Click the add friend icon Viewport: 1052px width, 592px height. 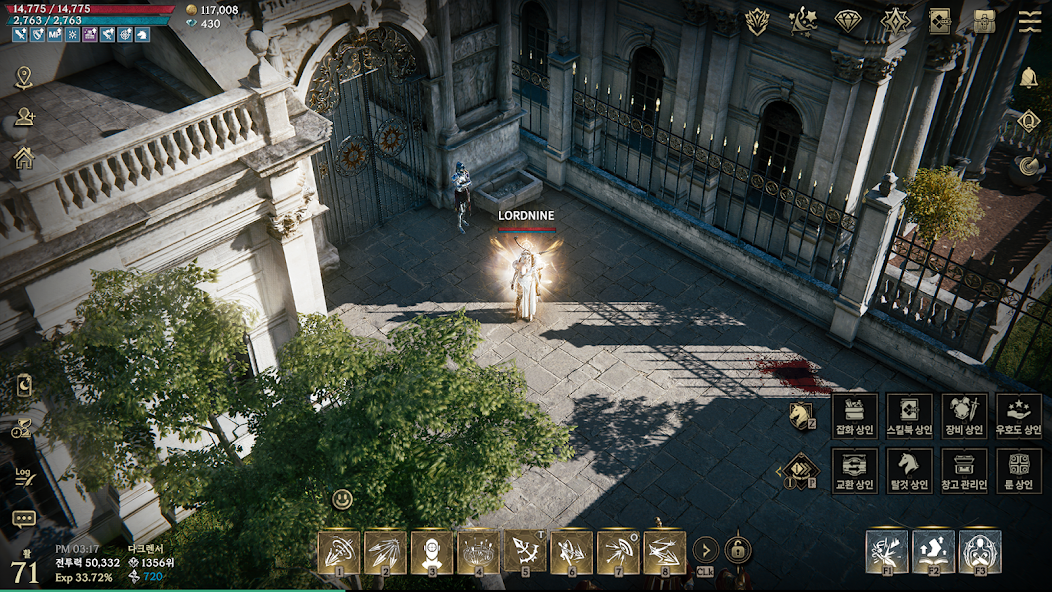point(24,118)
